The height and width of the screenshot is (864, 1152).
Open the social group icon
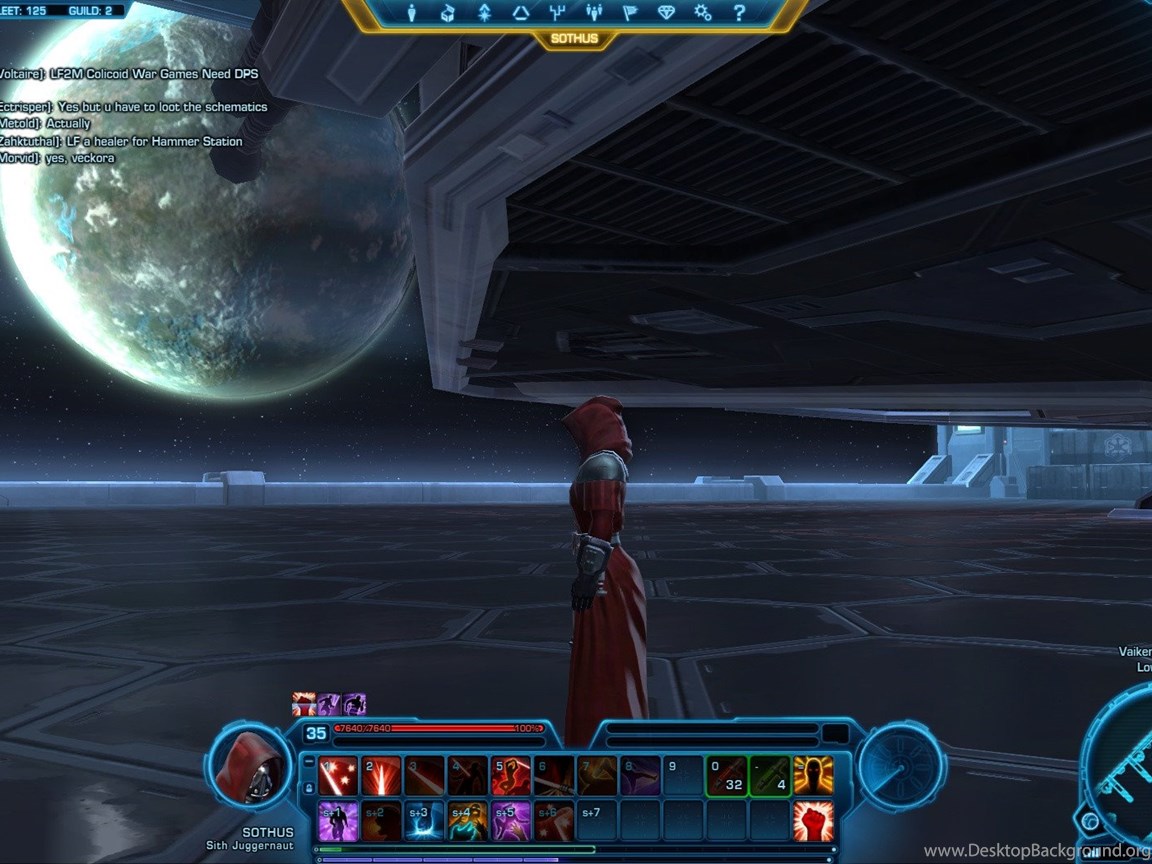[x=594, y=13]
